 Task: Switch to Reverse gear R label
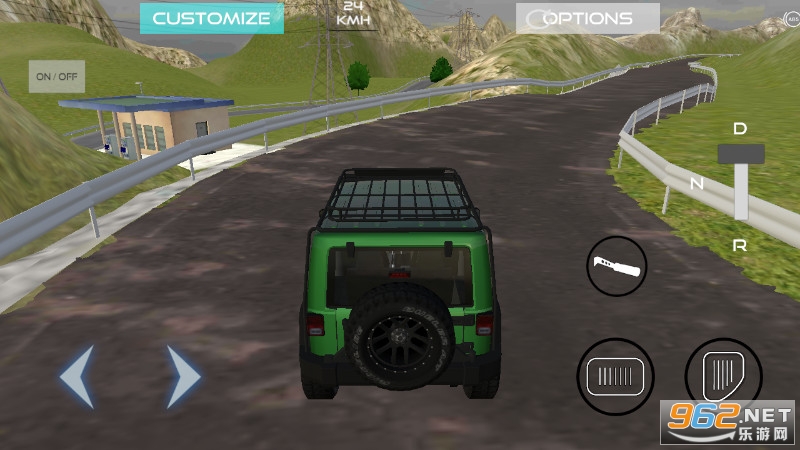click(740, 245)
